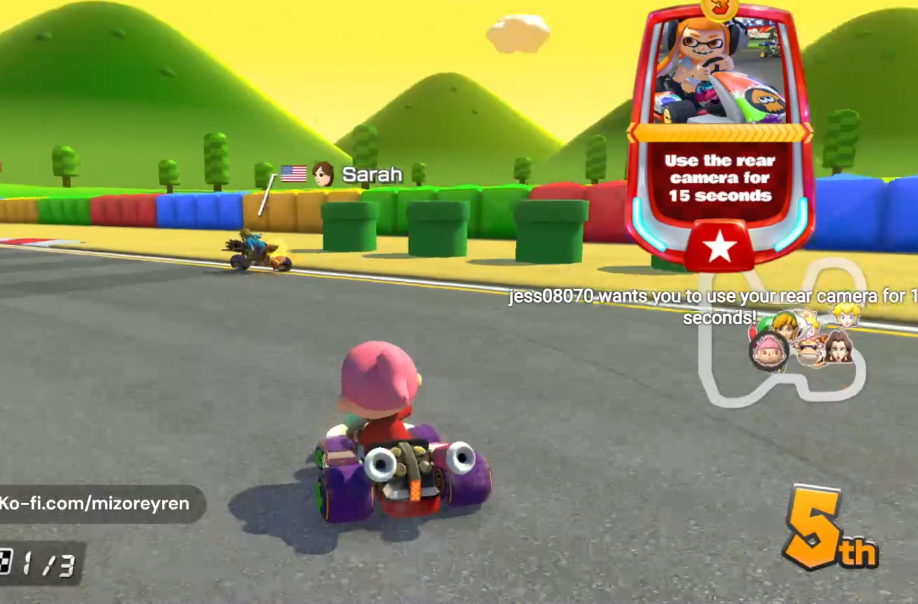Open the 'Use the rear camera' challenge text
Viewport: 918px width, 604px height.
coord(718,178)
